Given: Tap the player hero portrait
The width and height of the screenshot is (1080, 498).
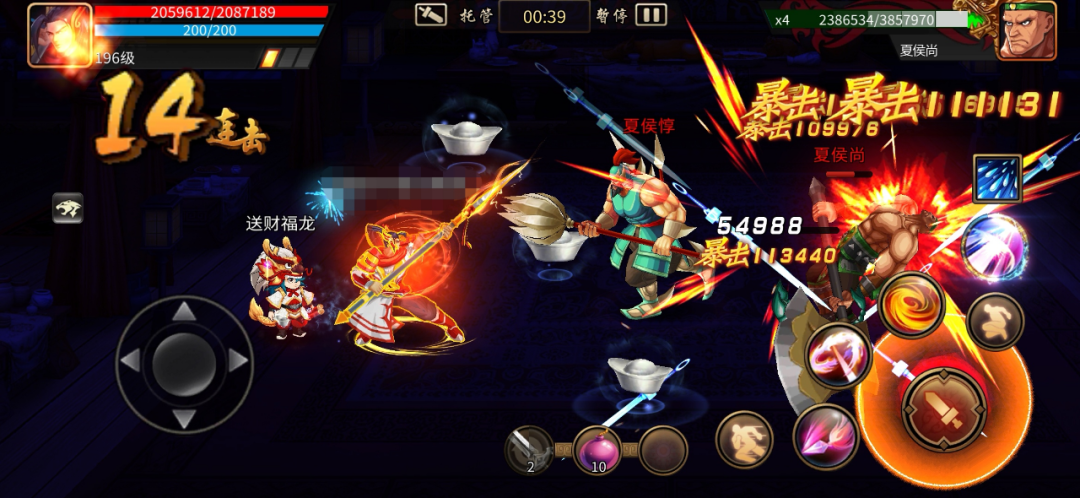Looking at the screenshot, I should click(x=59, y=35).
